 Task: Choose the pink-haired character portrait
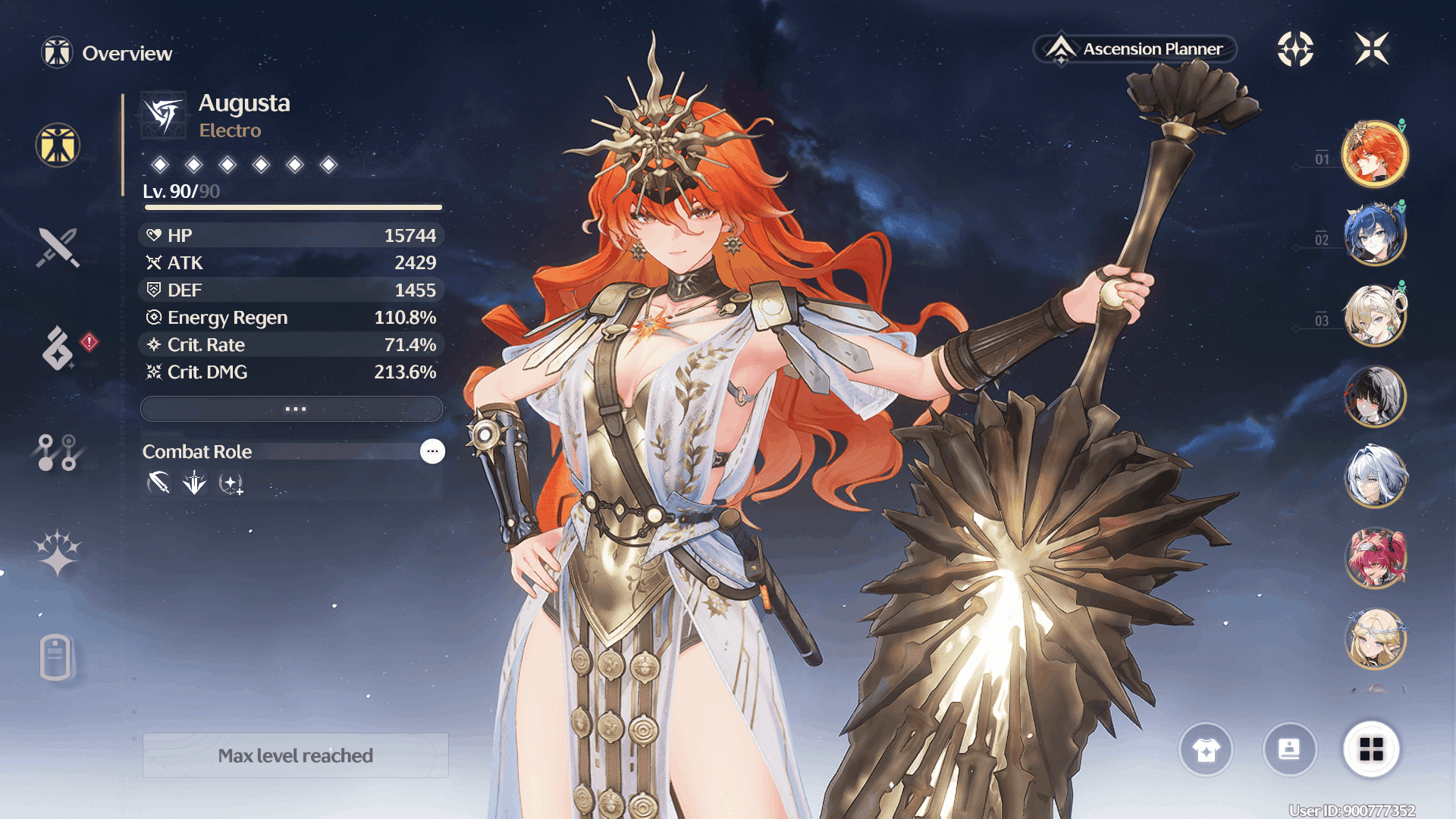pos(1374,558)
